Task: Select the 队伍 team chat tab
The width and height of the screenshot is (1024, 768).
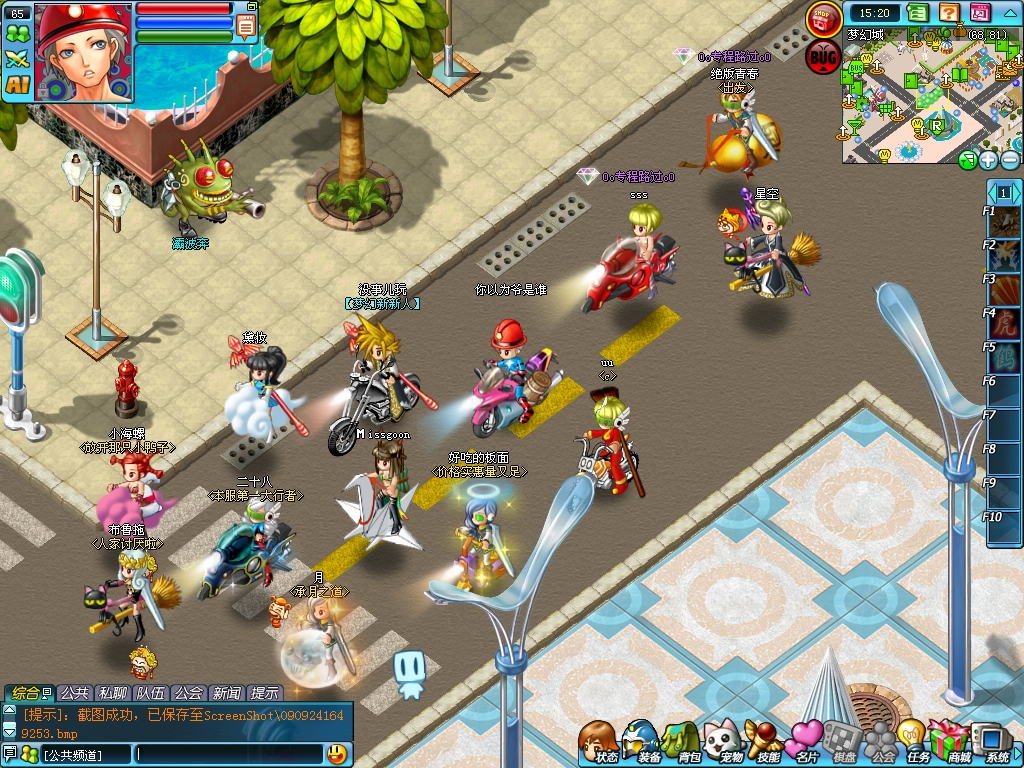Action: [150, 693]
